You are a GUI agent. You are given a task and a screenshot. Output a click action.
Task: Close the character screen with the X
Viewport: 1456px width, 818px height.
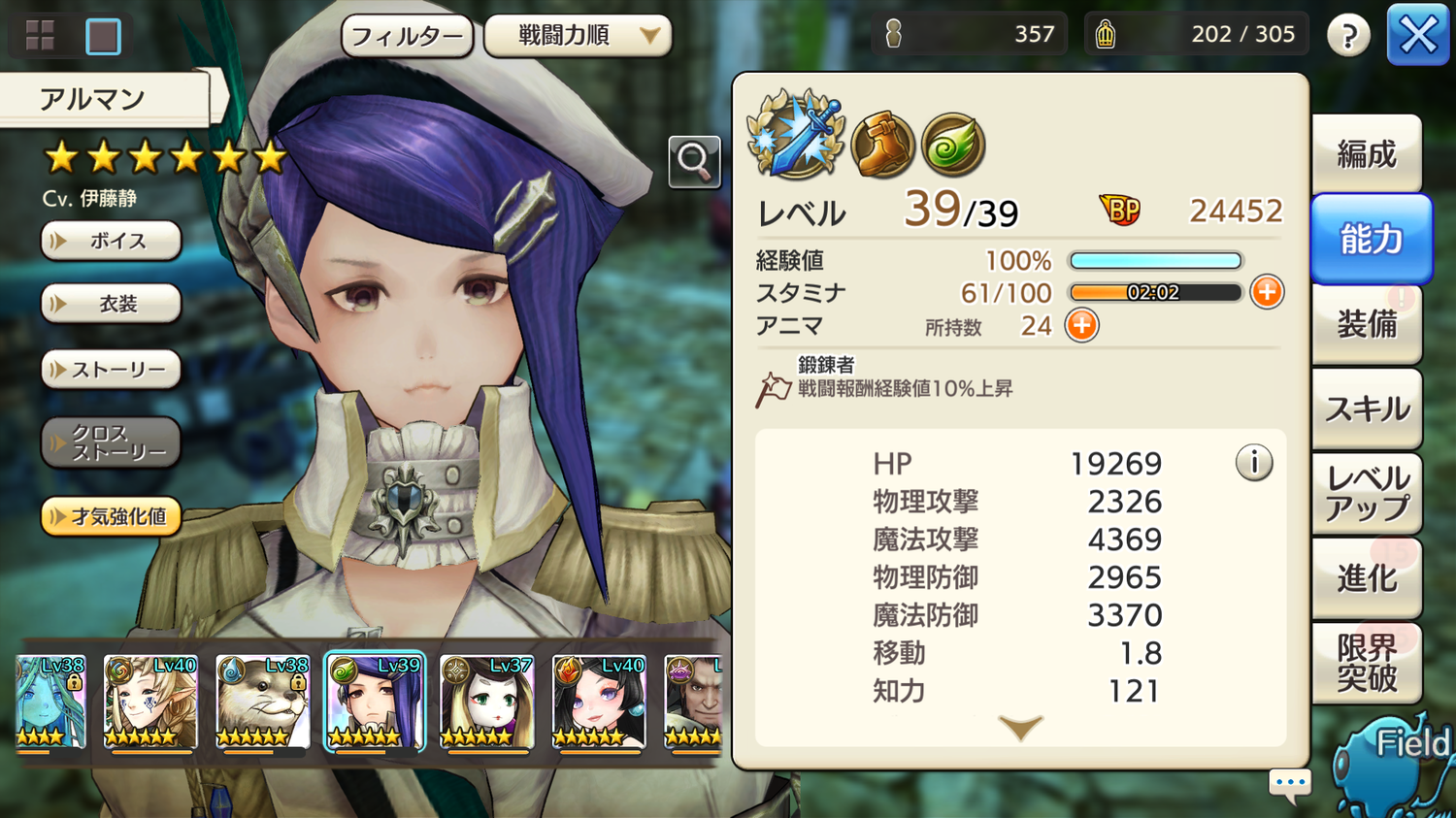tap(1417, 36)
